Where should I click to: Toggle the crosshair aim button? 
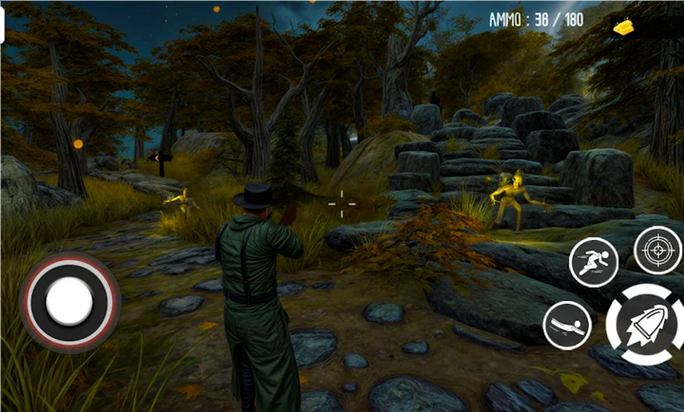[x=657, y=249]
